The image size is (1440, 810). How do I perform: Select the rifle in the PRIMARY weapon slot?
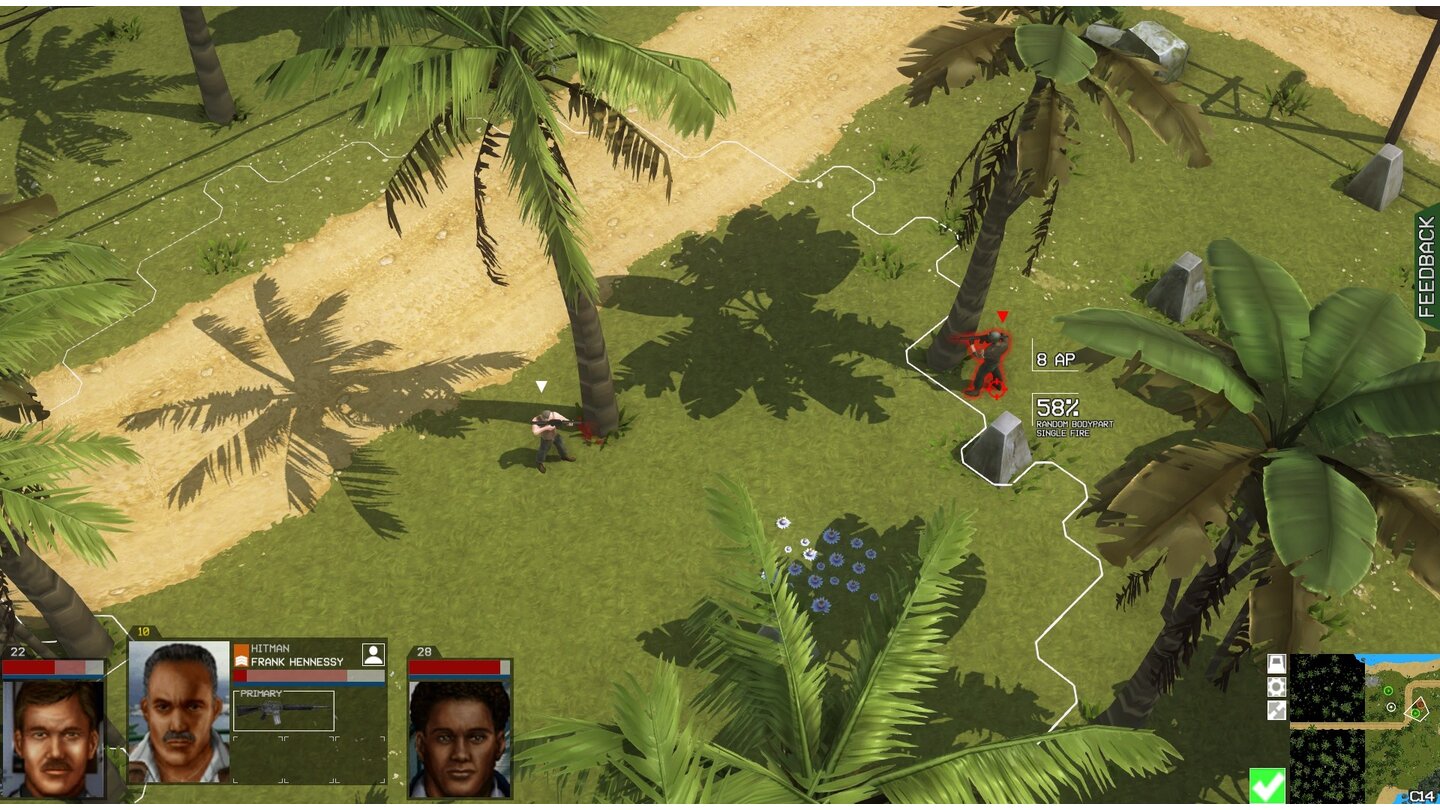283,712
